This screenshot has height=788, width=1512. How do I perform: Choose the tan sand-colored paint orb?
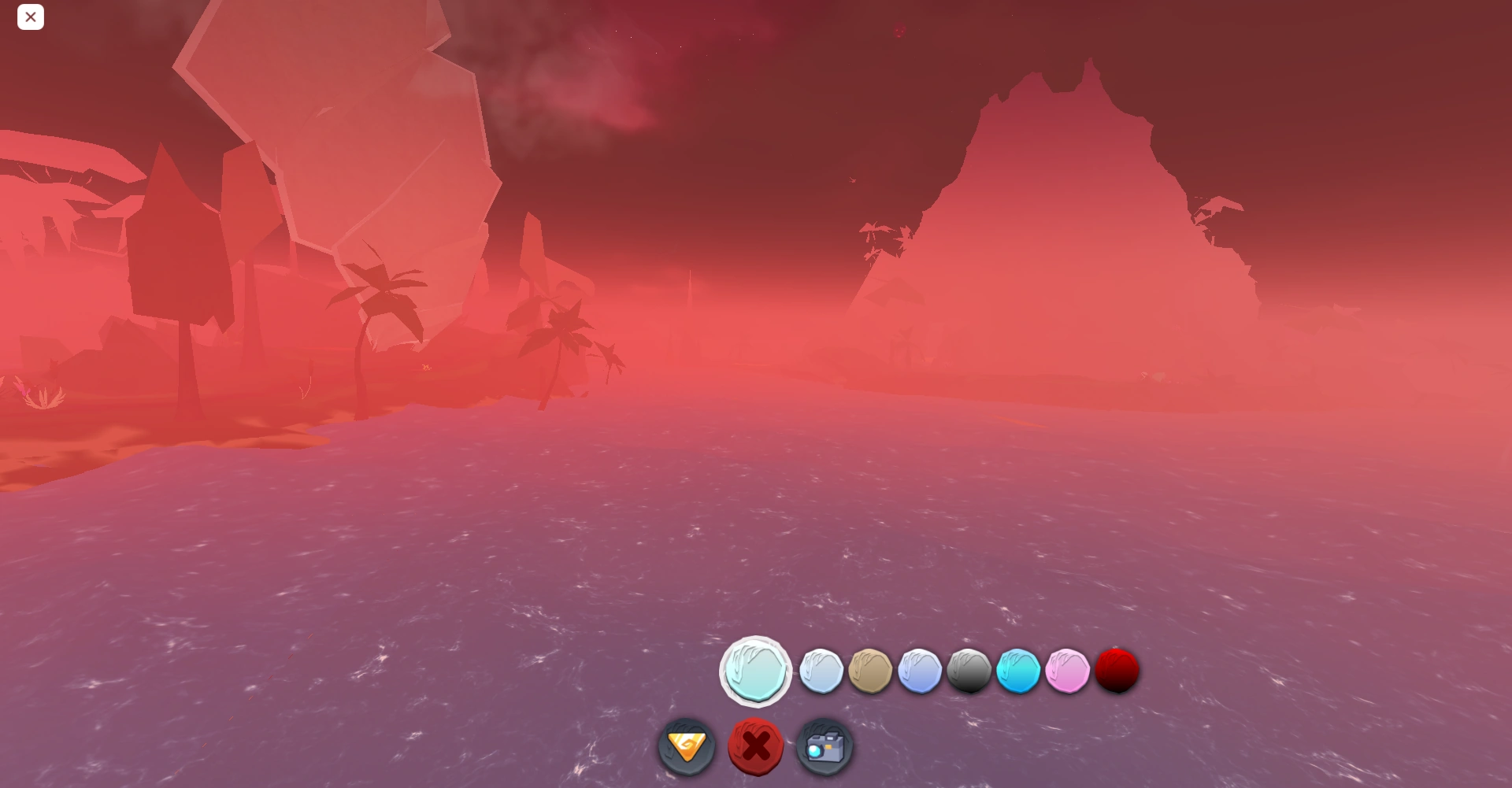click(x=871, y=671)
